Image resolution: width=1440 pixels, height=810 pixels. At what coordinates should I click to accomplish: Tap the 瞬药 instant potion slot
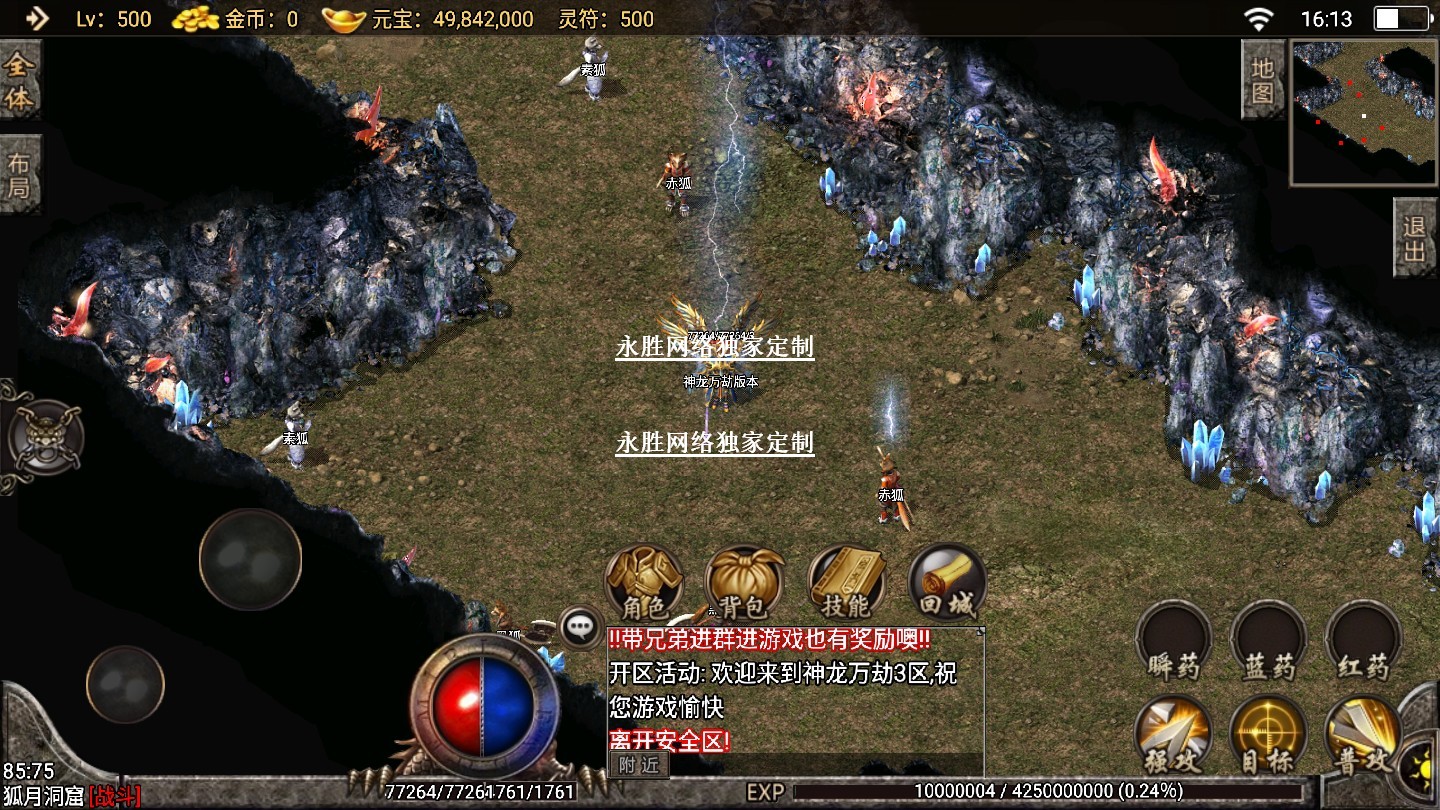click(x=1173, y=640)
